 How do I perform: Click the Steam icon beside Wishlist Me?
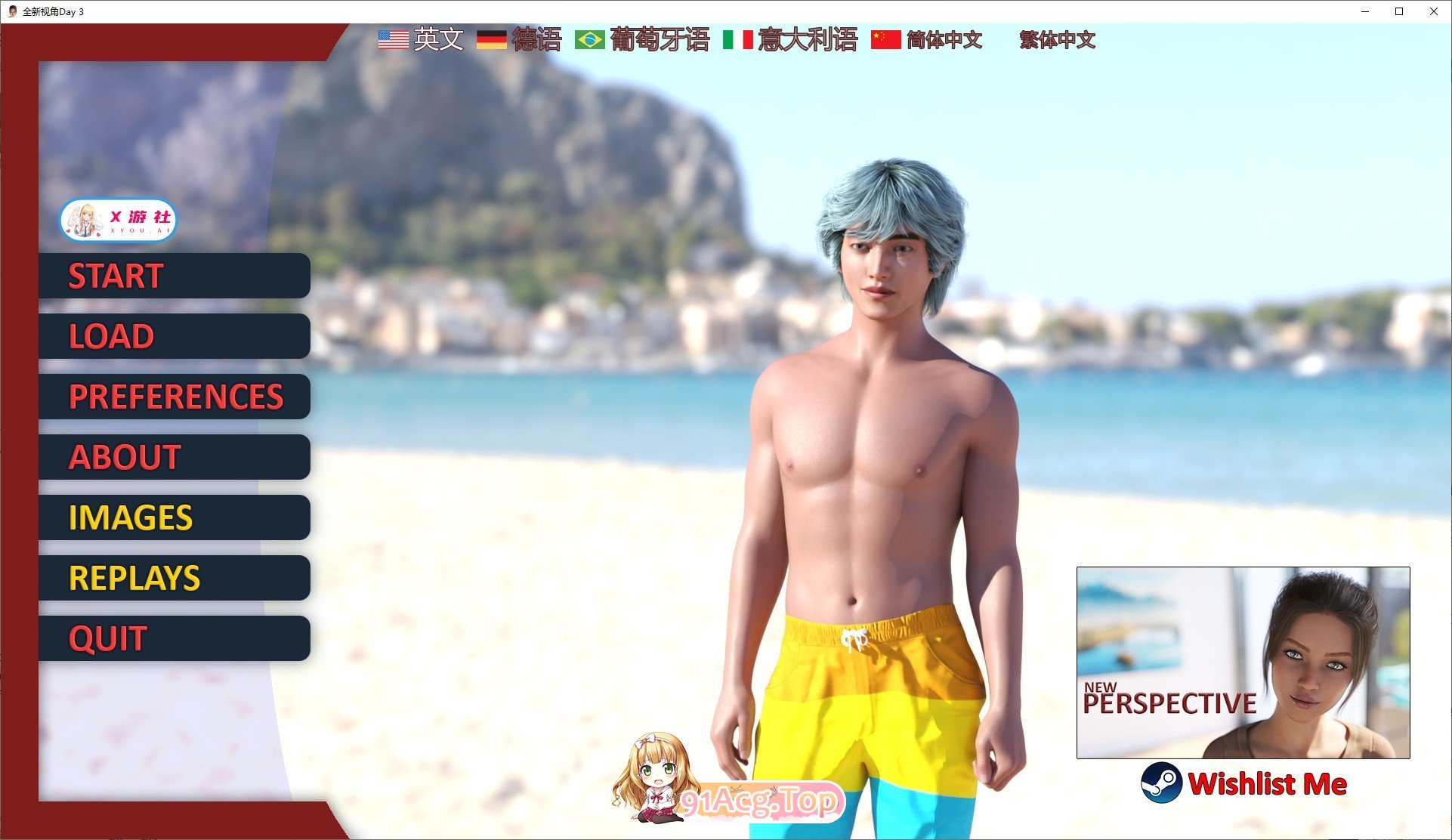point(1160,784)
